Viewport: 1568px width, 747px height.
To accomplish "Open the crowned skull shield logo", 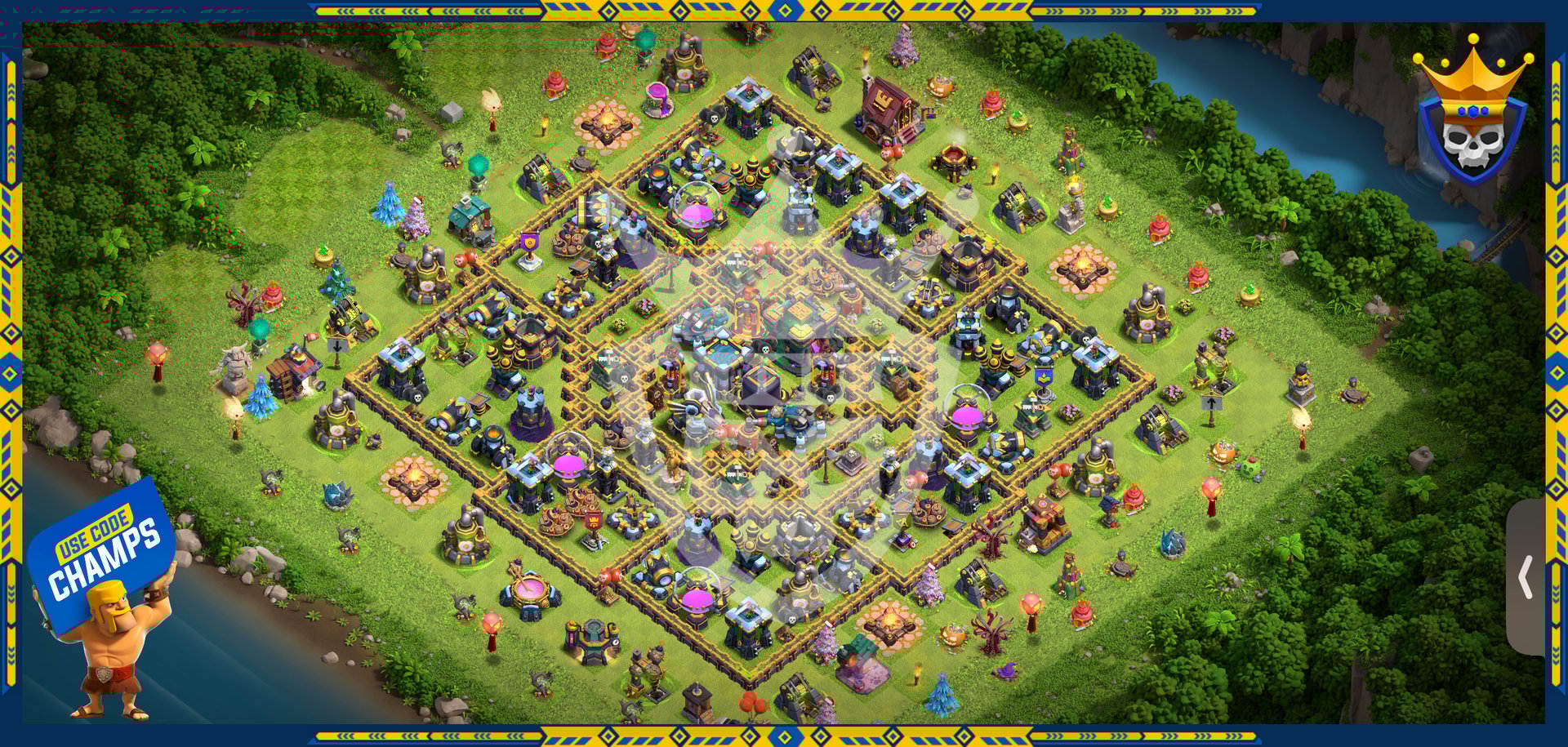I will [x=1472, y=112].
